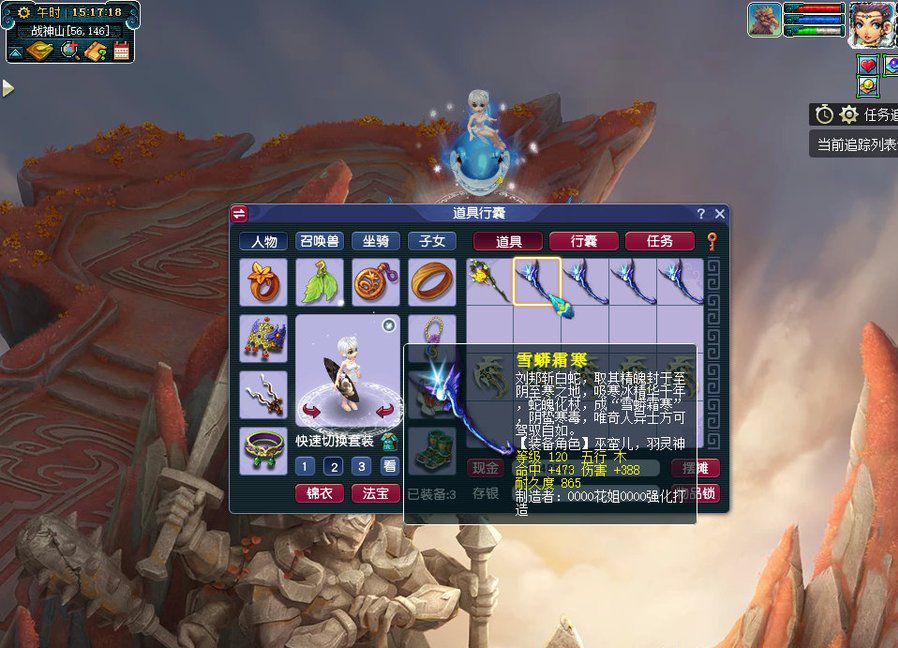Open the calendar icon under the clock
Viewport: 898px width, 648px height.
tap(122, 51)
